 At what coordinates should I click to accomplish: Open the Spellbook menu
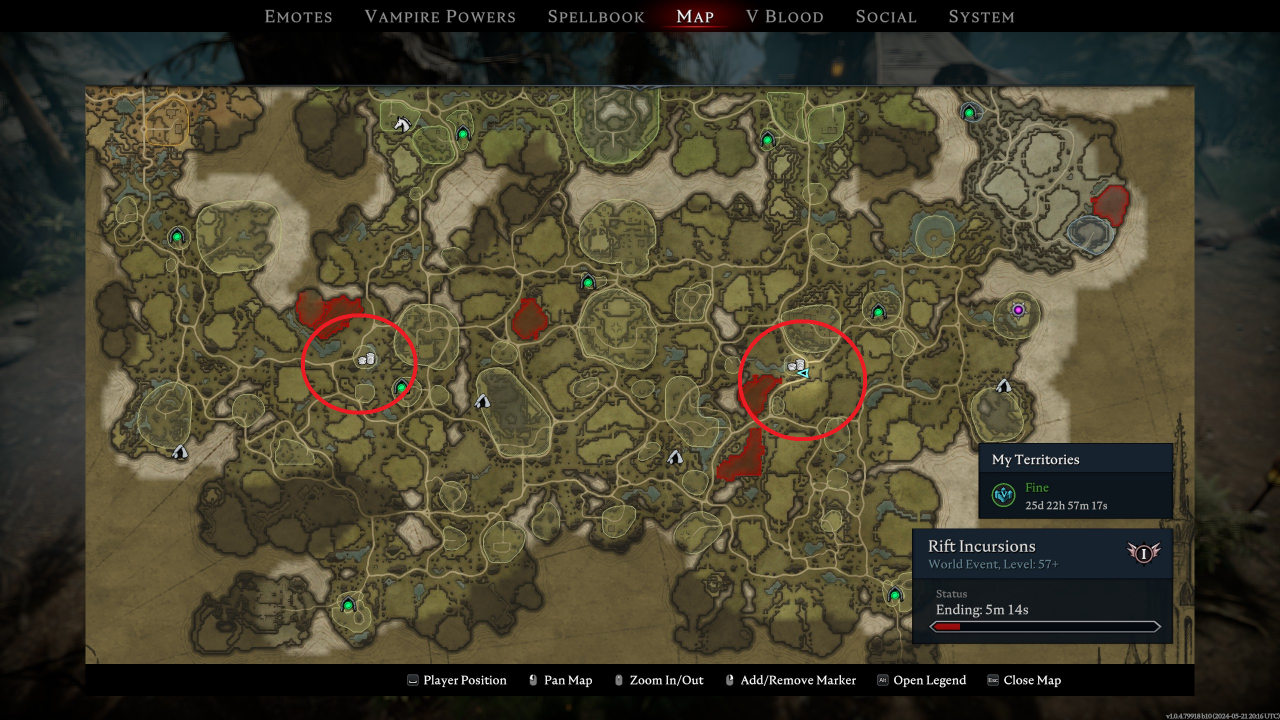(x=595, y=16)
